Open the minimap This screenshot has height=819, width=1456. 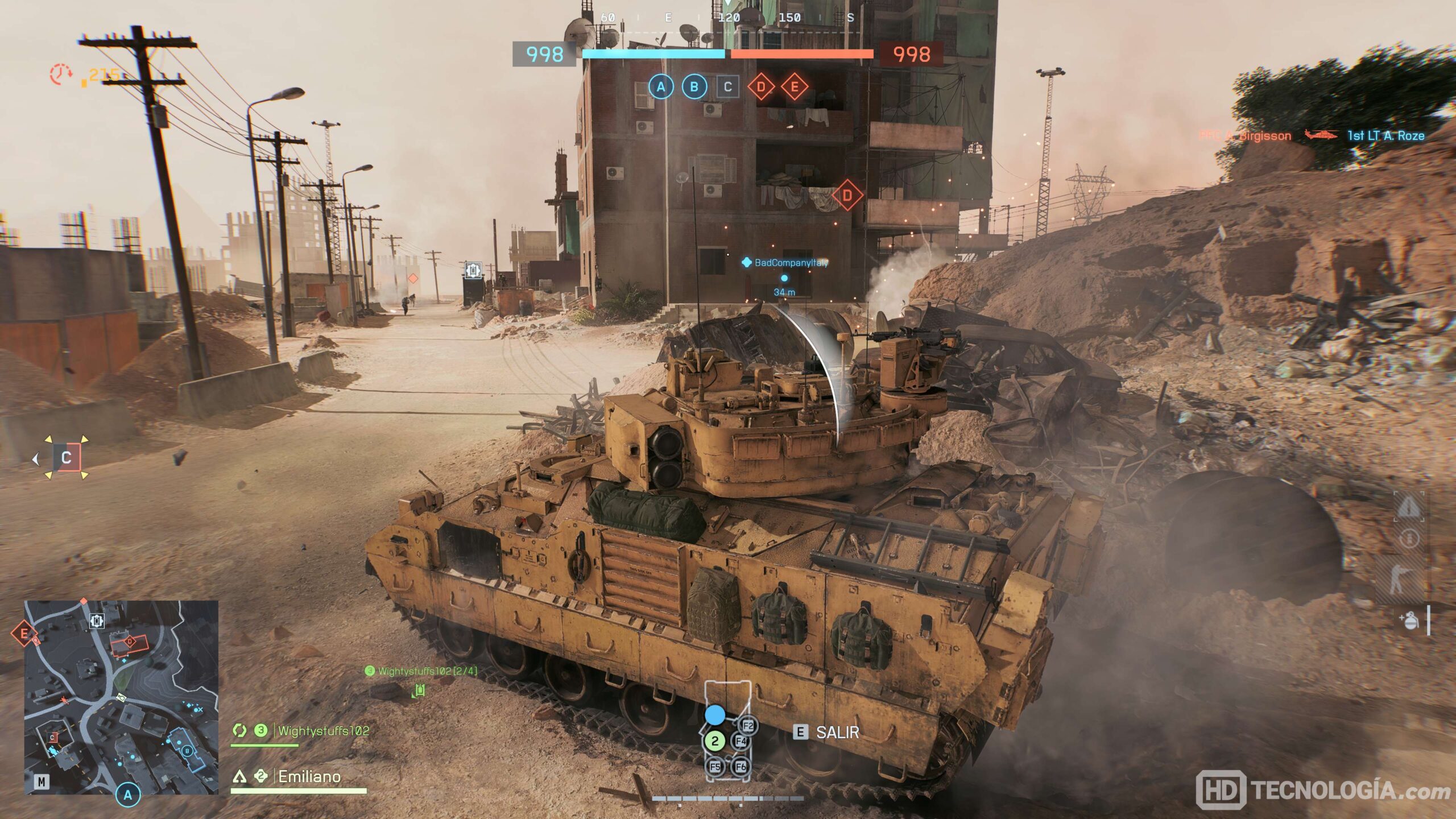(121, 697)
